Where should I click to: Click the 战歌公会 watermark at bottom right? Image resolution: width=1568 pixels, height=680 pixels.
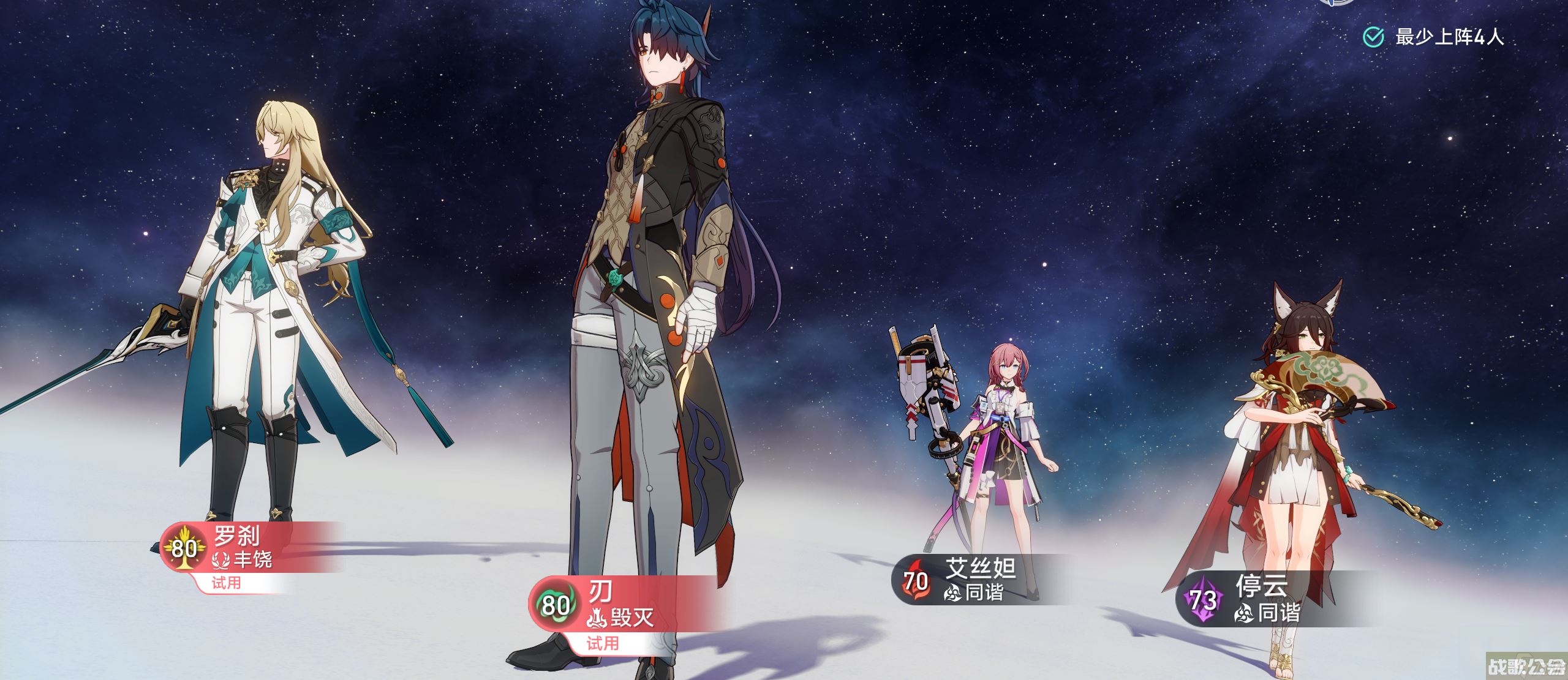[1525, 667]
